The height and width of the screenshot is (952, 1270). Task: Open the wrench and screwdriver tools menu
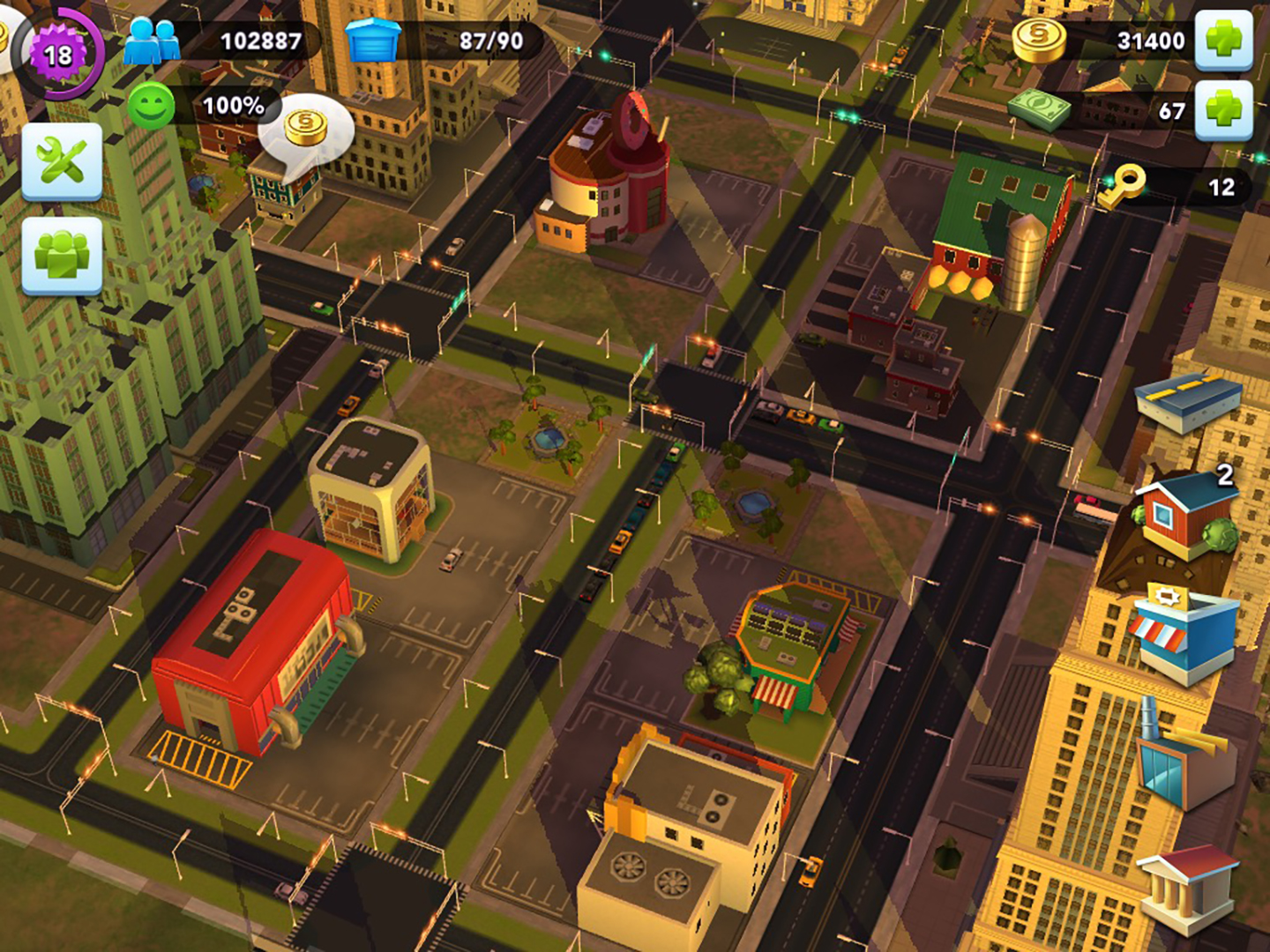pos(62,162)
